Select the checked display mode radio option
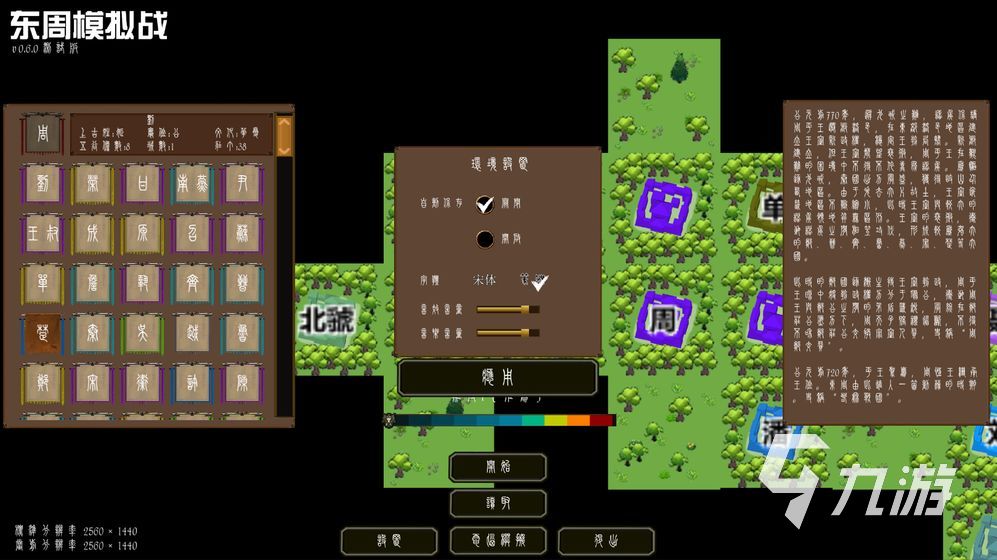The width and height of the screenshot is (997, 560). tap(485, 204)
